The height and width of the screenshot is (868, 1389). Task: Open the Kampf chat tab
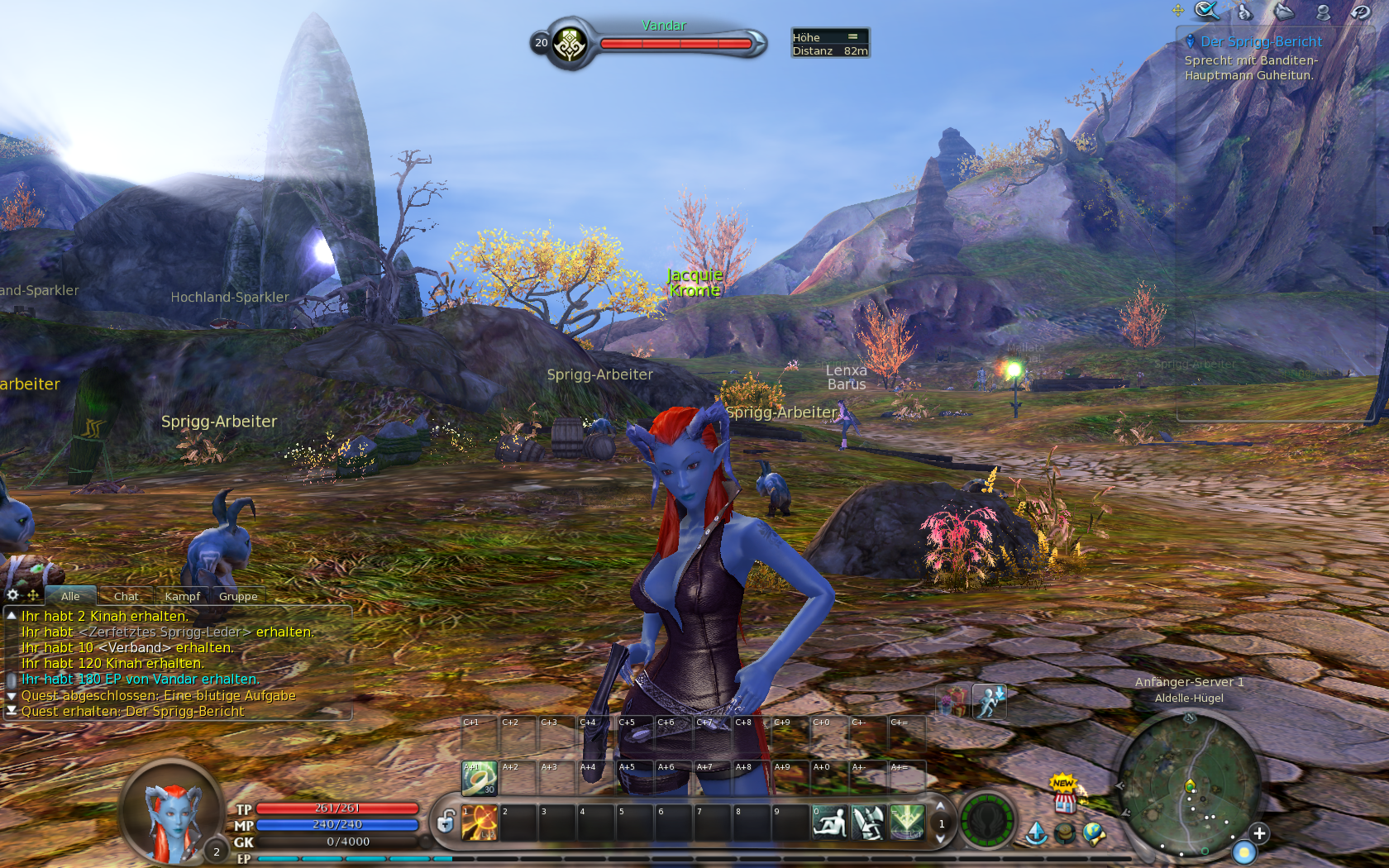coord(182,596)
